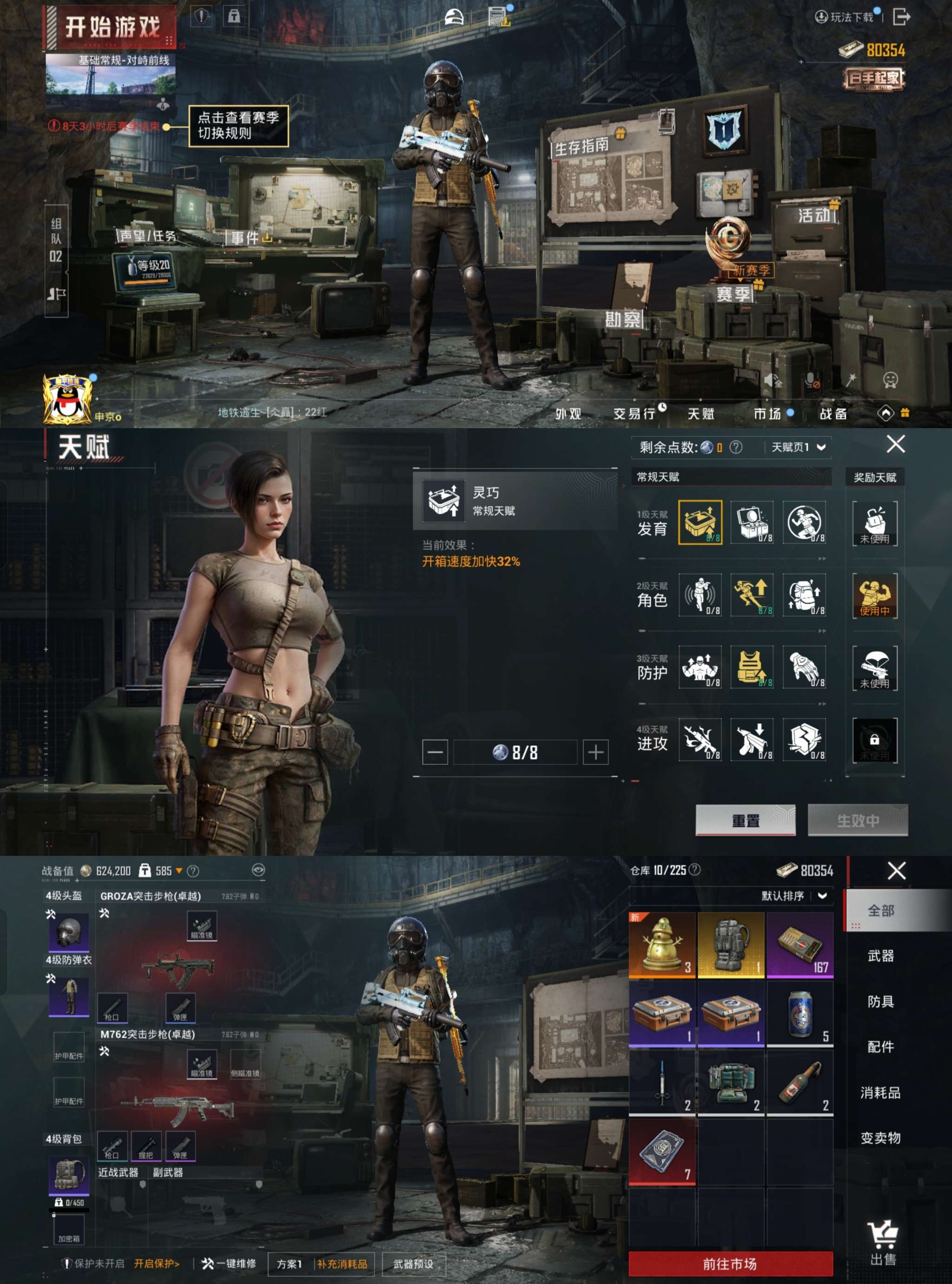Close the 天赋 talent panel
952x1284 pixels.
coord(895,444)
